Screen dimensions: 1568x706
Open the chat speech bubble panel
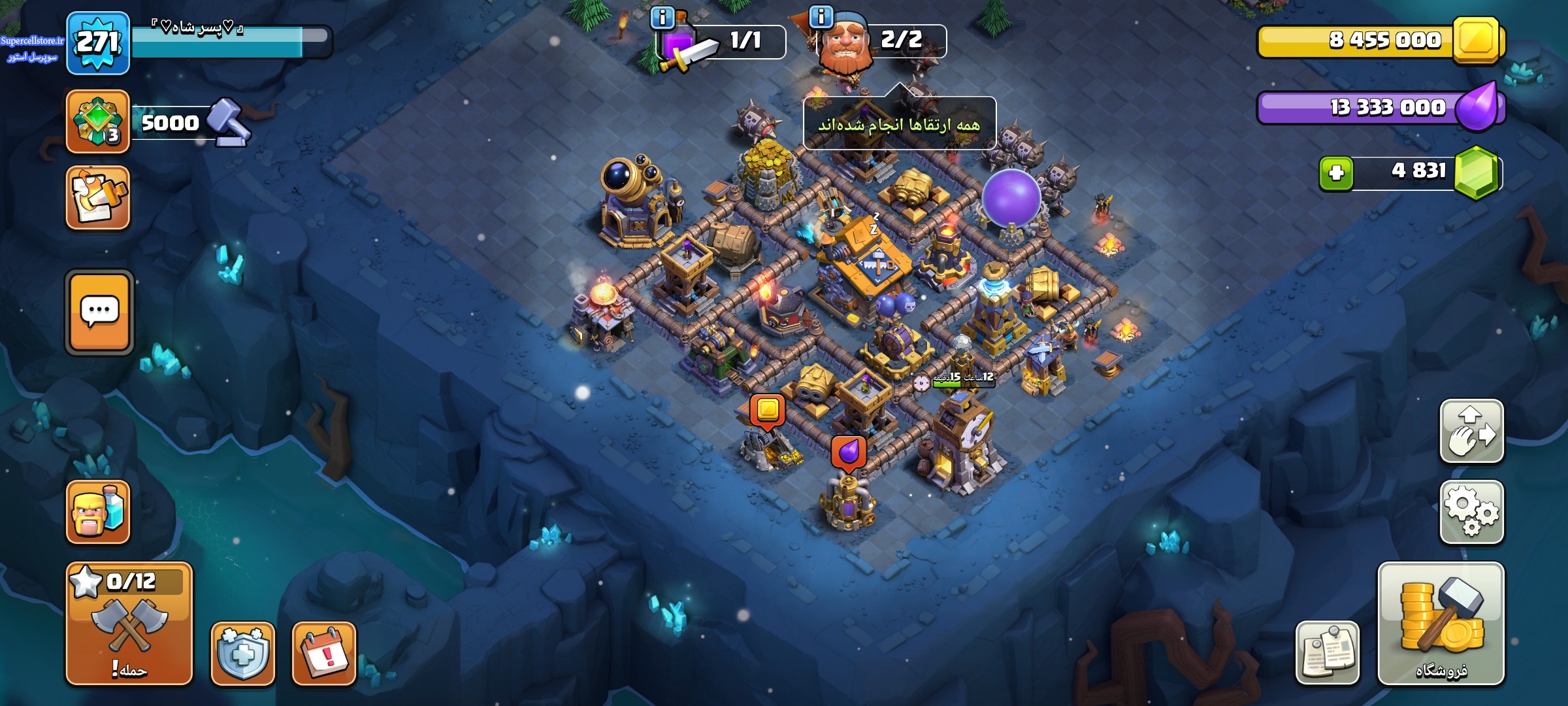(x=99, y=312)
